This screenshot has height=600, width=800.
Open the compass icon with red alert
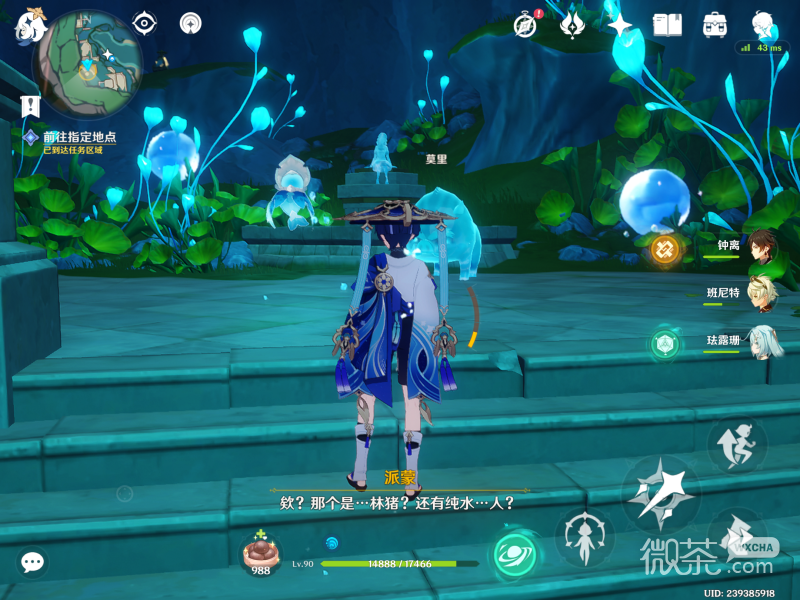(x=526, y=24)
